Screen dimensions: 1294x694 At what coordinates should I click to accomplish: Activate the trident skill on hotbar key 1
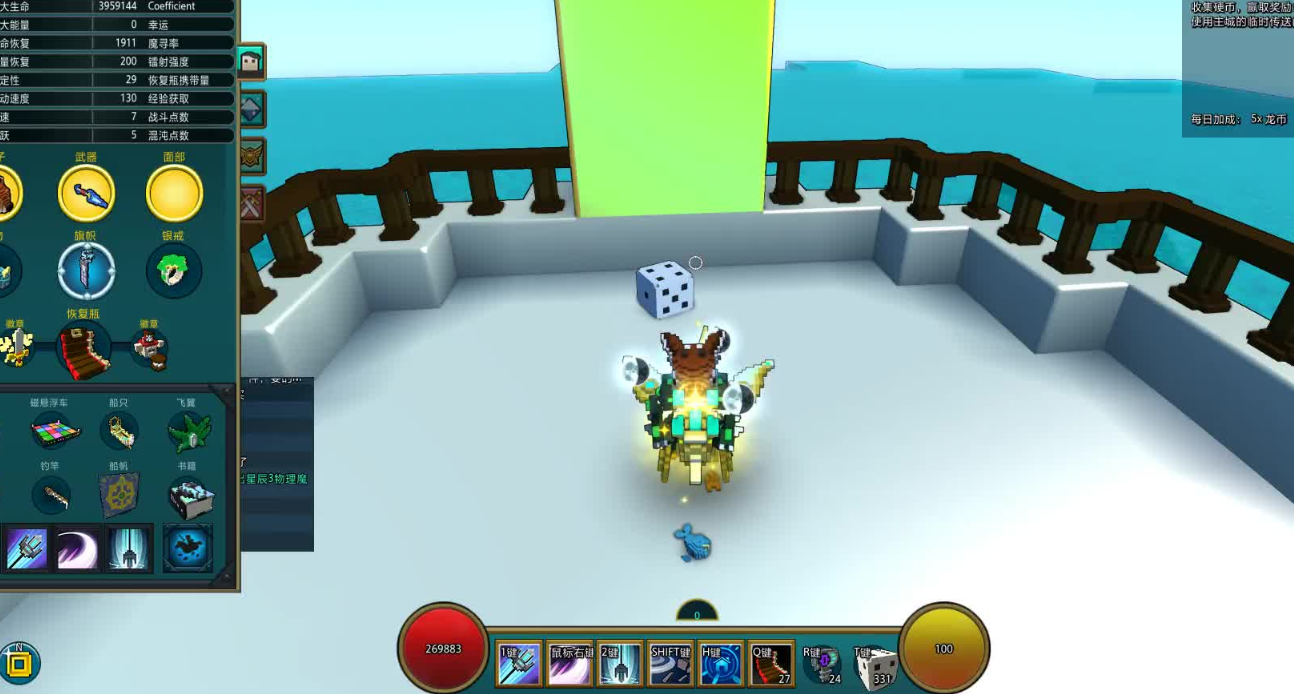pyautogui.click(x=519, y=664)
